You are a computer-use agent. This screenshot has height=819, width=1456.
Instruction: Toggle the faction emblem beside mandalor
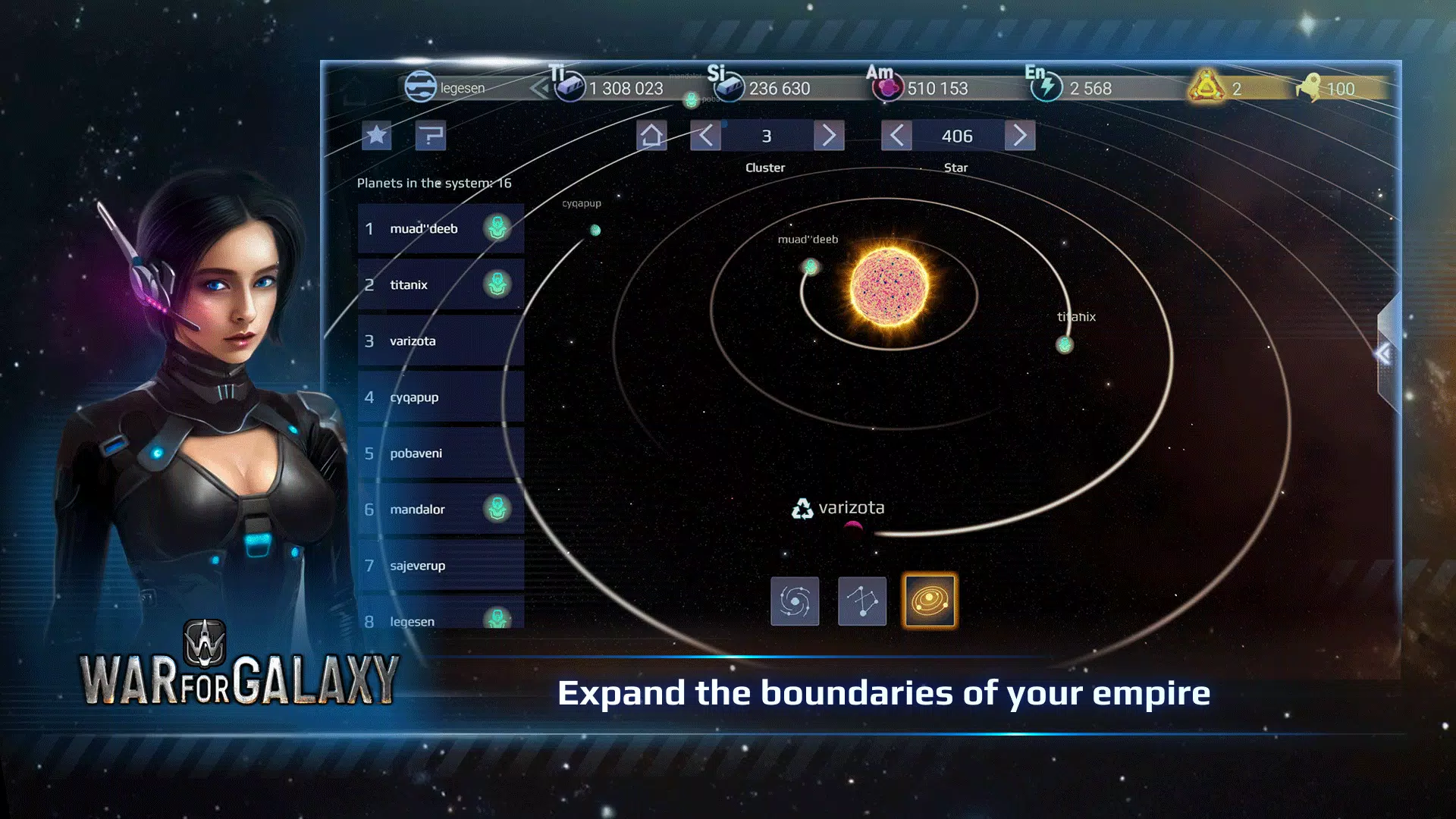pos(497,509)
